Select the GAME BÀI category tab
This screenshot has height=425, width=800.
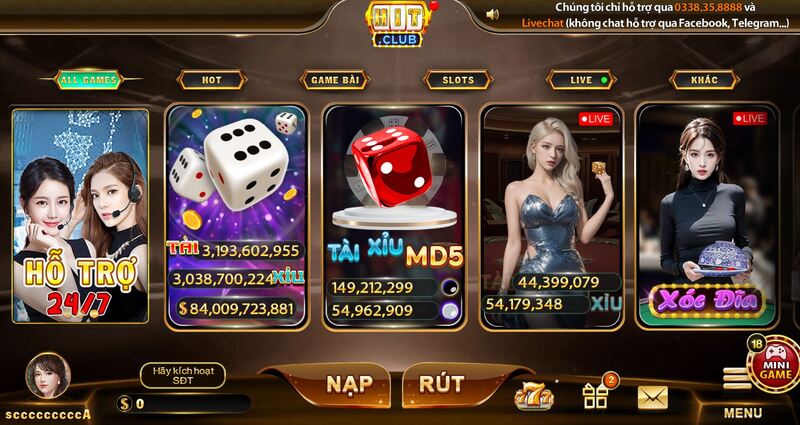[x=335, y=80]
